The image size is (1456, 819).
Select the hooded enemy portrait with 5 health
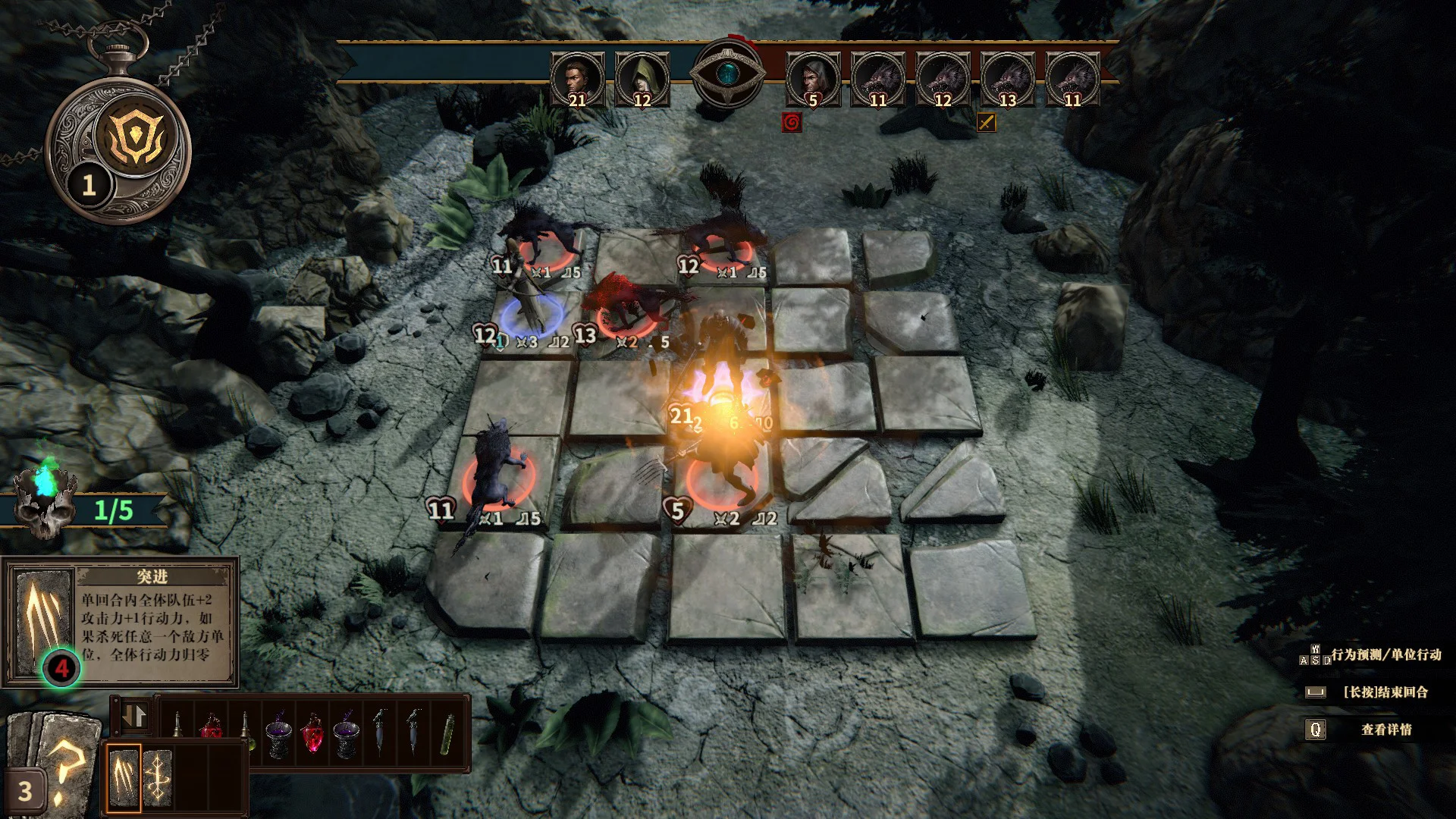(x=813, y=79)
